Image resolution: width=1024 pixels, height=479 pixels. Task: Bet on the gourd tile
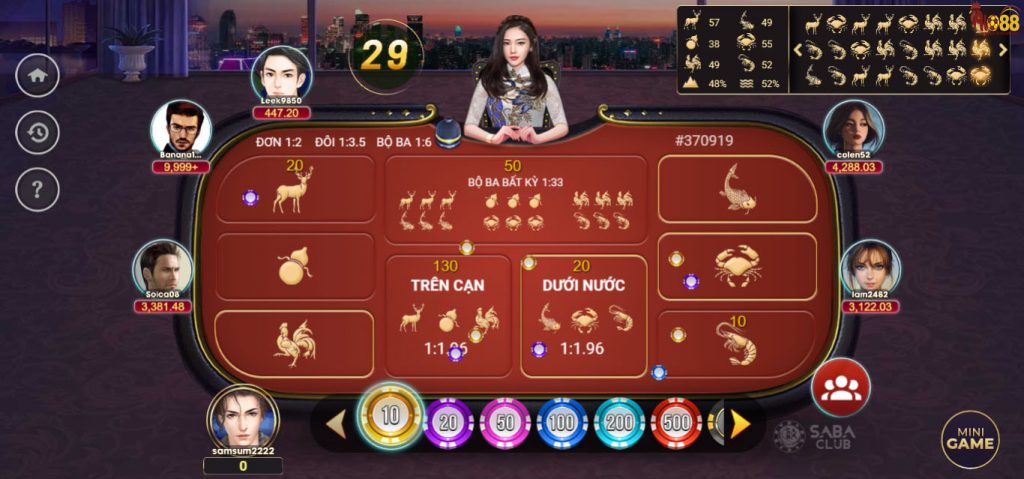coord(293,266)
